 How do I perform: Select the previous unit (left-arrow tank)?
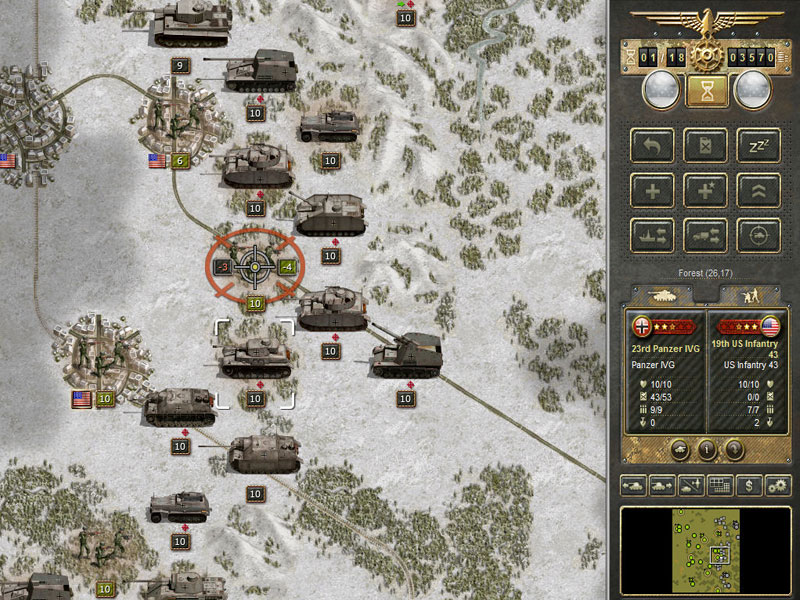[633, 486]
